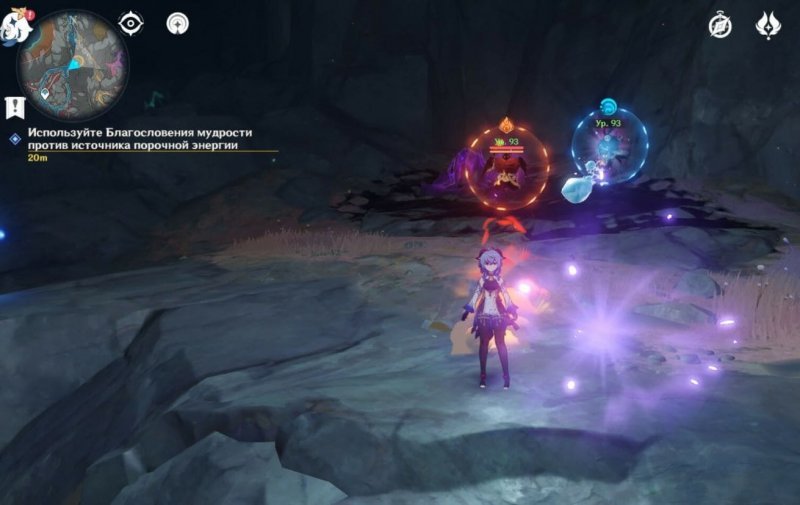
Task: Open the compass-shaped events icon
Action: coord(720,25)
